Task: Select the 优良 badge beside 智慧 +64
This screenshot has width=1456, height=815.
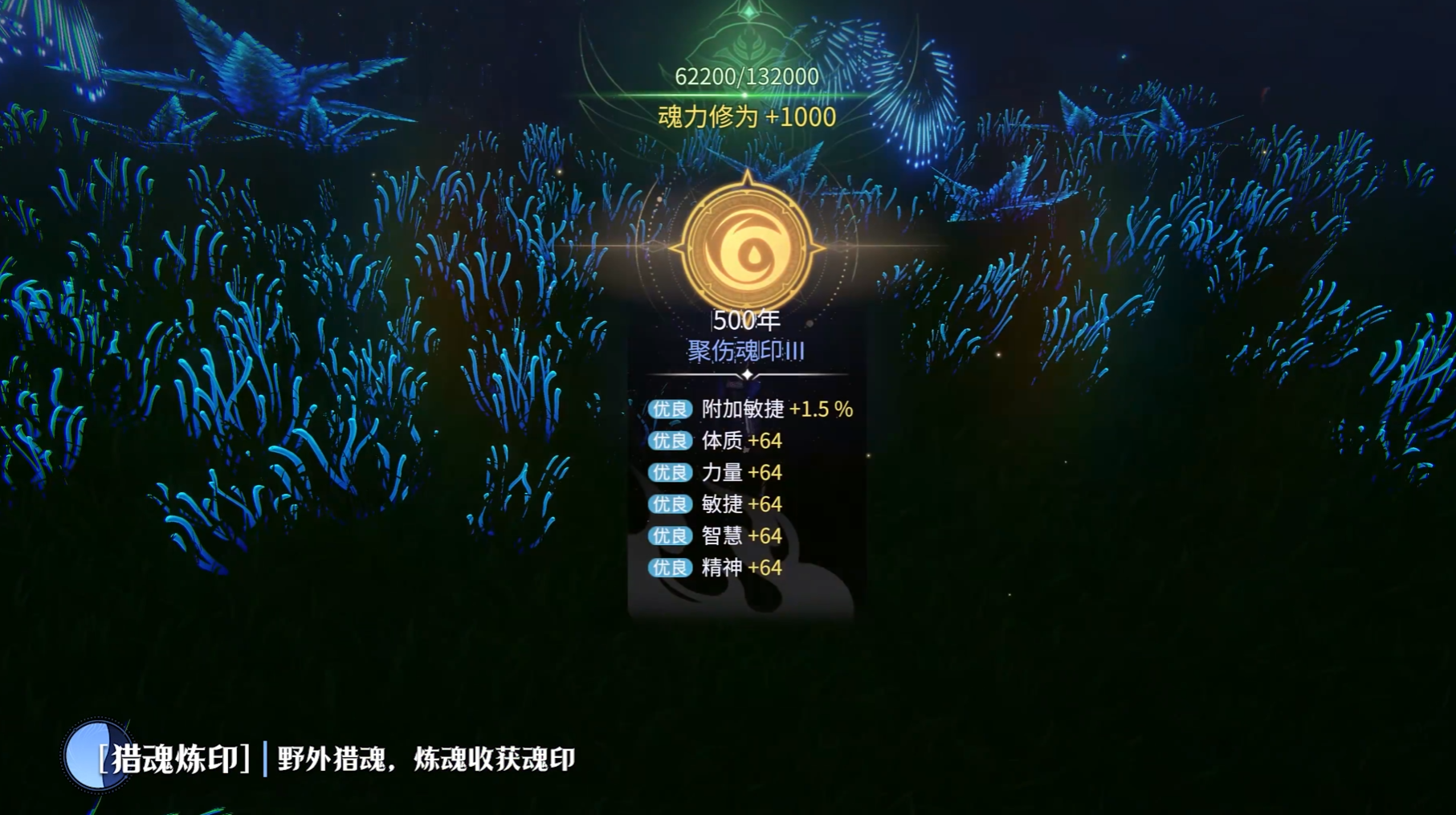Action: point(669,537)
